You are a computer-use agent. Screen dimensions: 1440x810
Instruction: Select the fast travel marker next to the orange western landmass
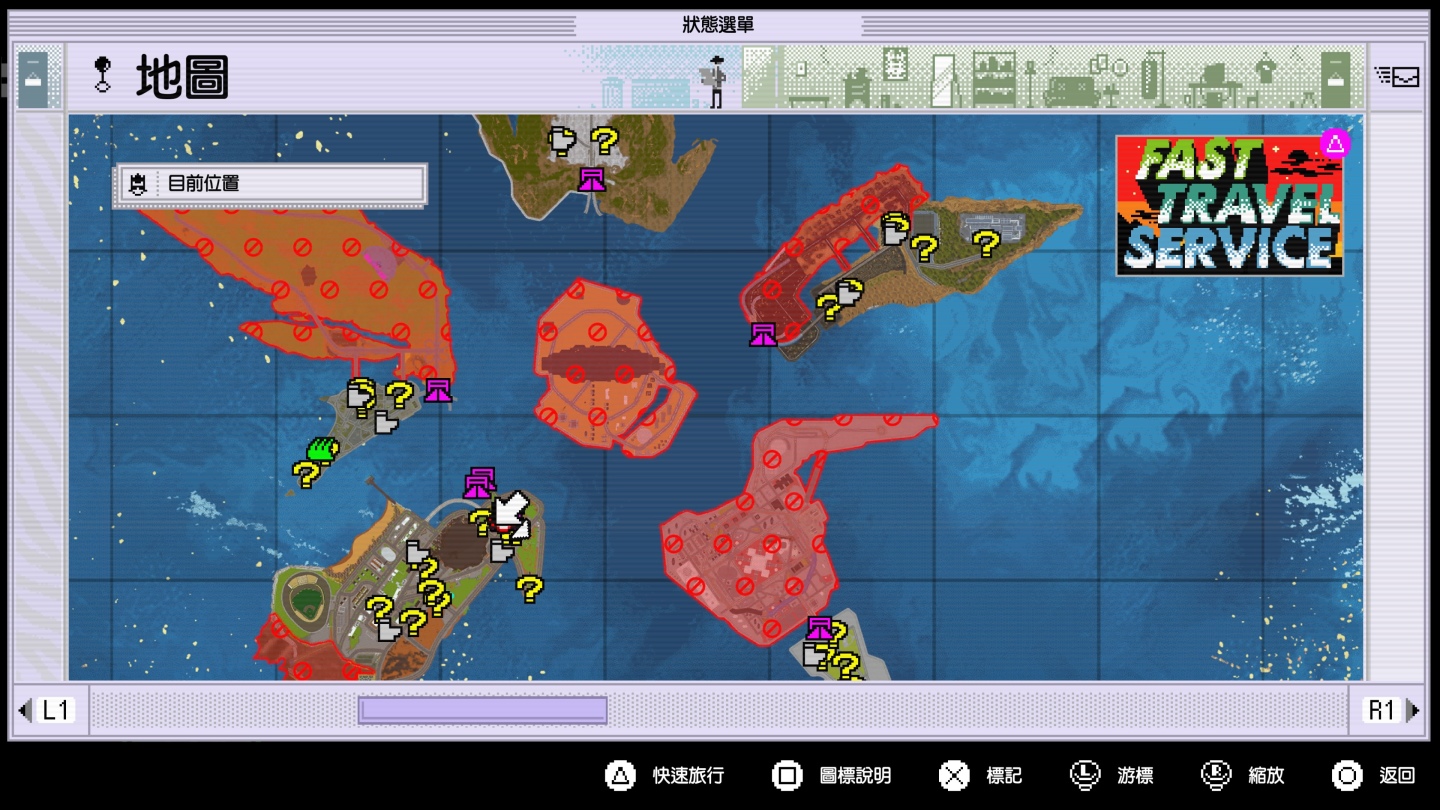click(x=437, y=390)
